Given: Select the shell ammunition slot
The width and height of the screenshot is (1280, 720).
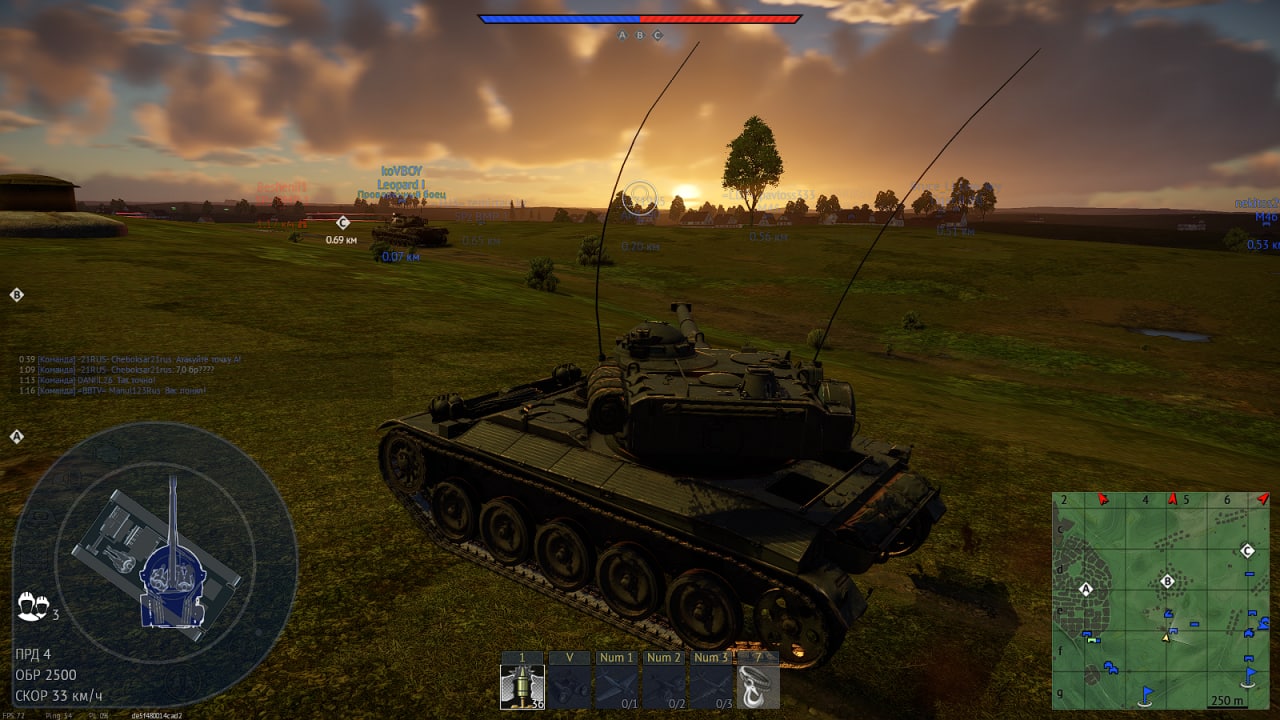Looking at the screenshot, I should [x=522, y=686].
